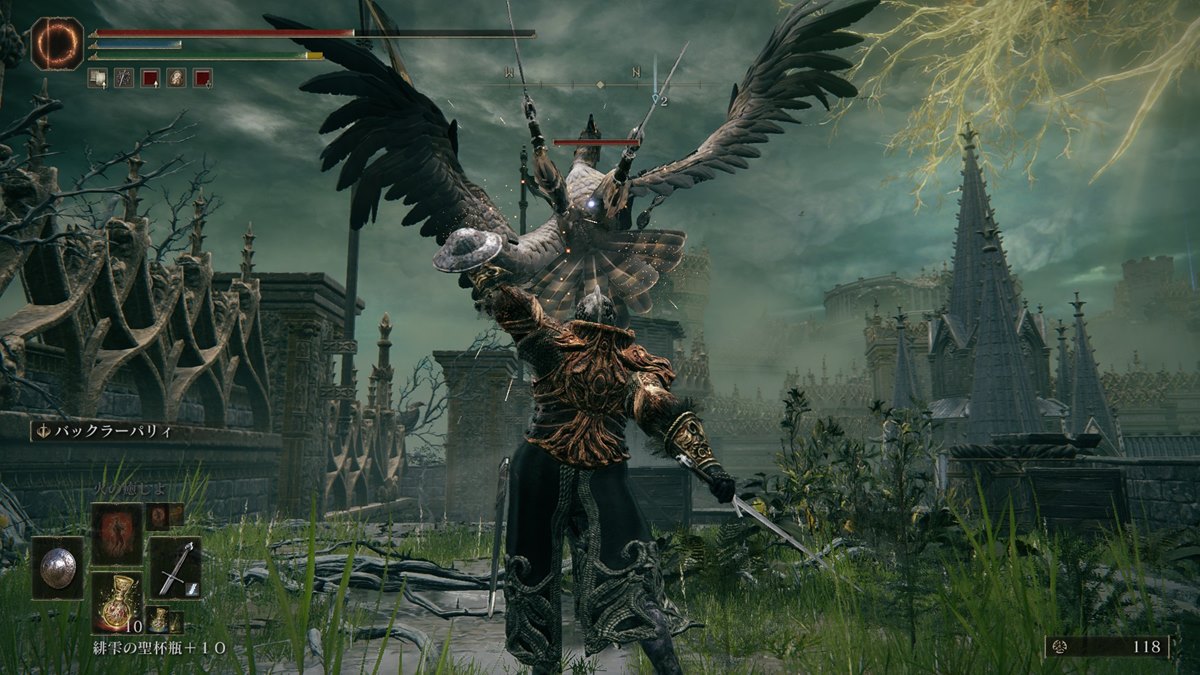Screen dimensions: 1200x675
Task: Click the pages buff status icon
Action: (x=98, y=77)
